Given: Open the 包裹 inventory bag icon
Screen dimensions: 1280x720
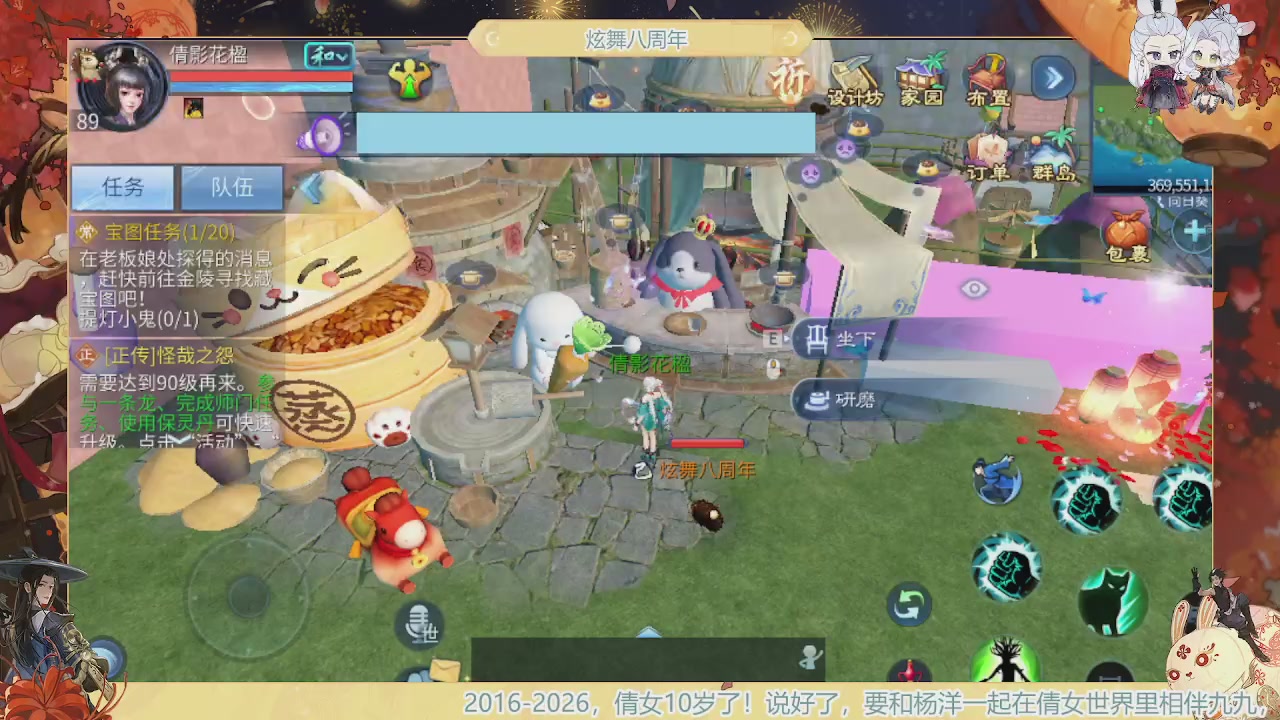Looking at the screenshot, I should [1125, 230].
